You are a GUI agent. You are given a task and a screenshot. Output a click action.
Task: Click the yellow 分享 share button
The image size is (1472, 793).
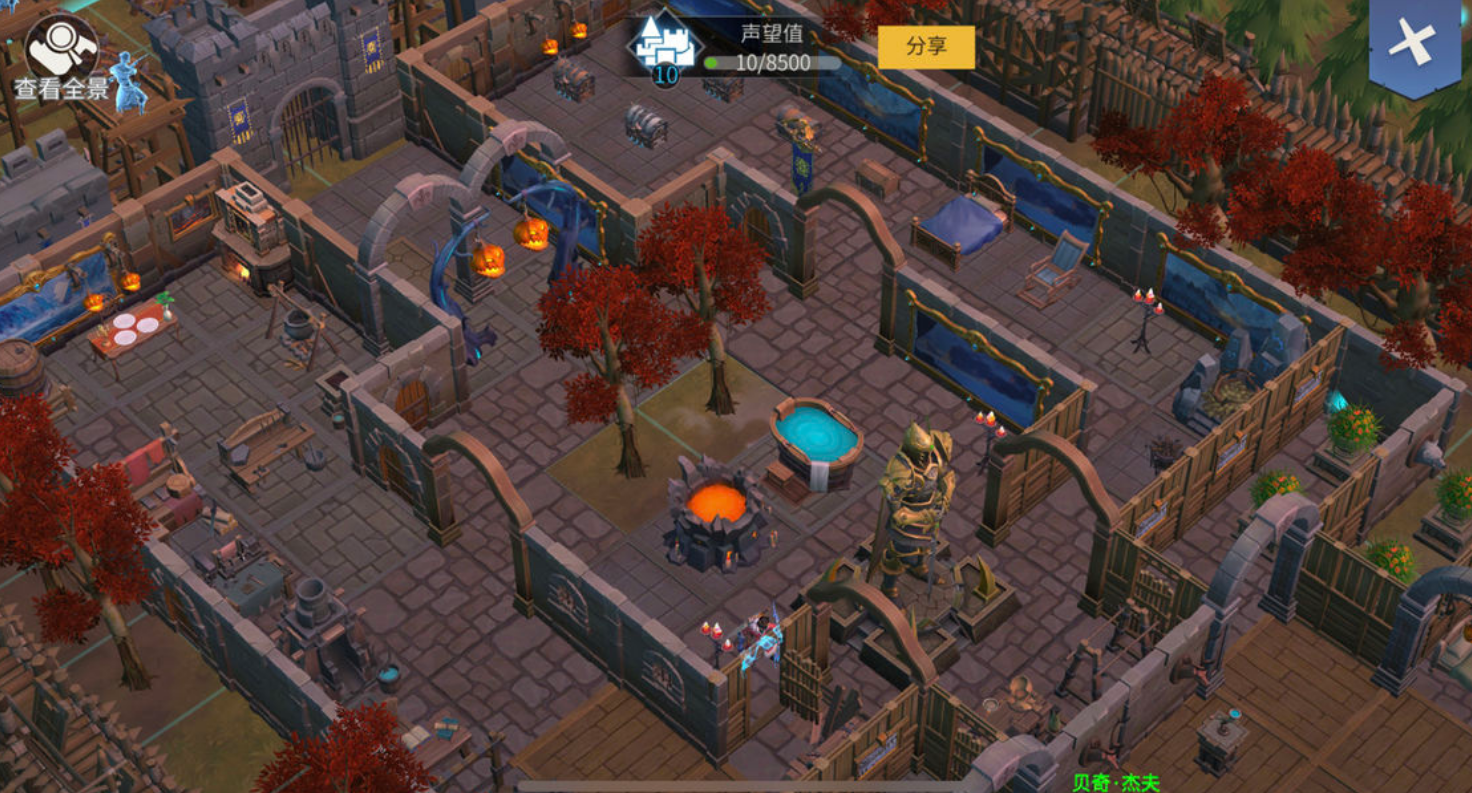(x=926, y=47)
